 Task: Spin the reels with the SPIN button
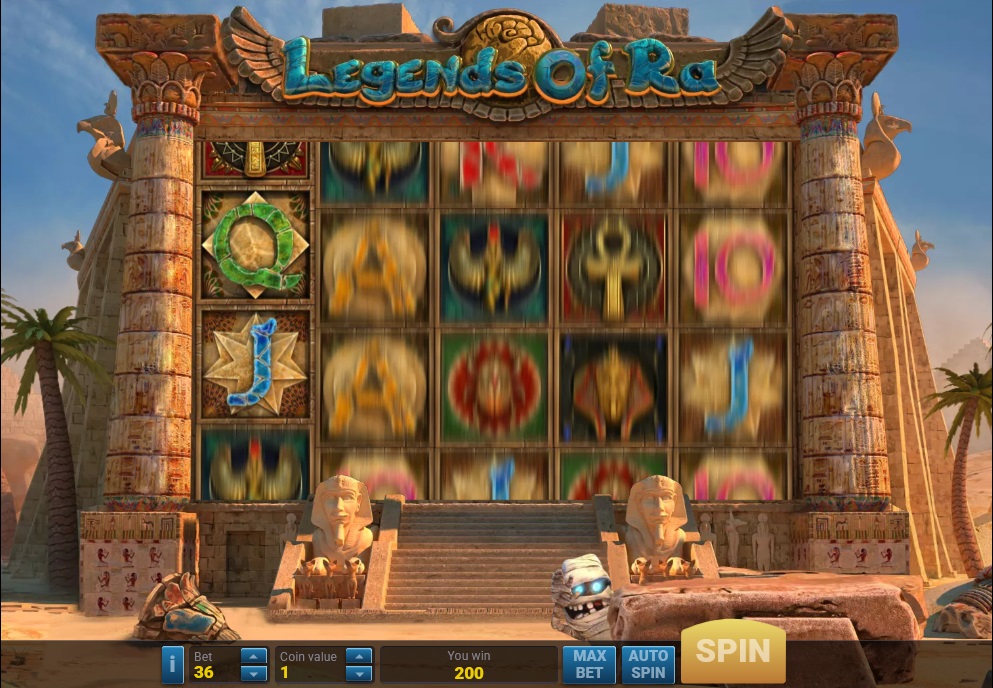[x=733, y=653]
